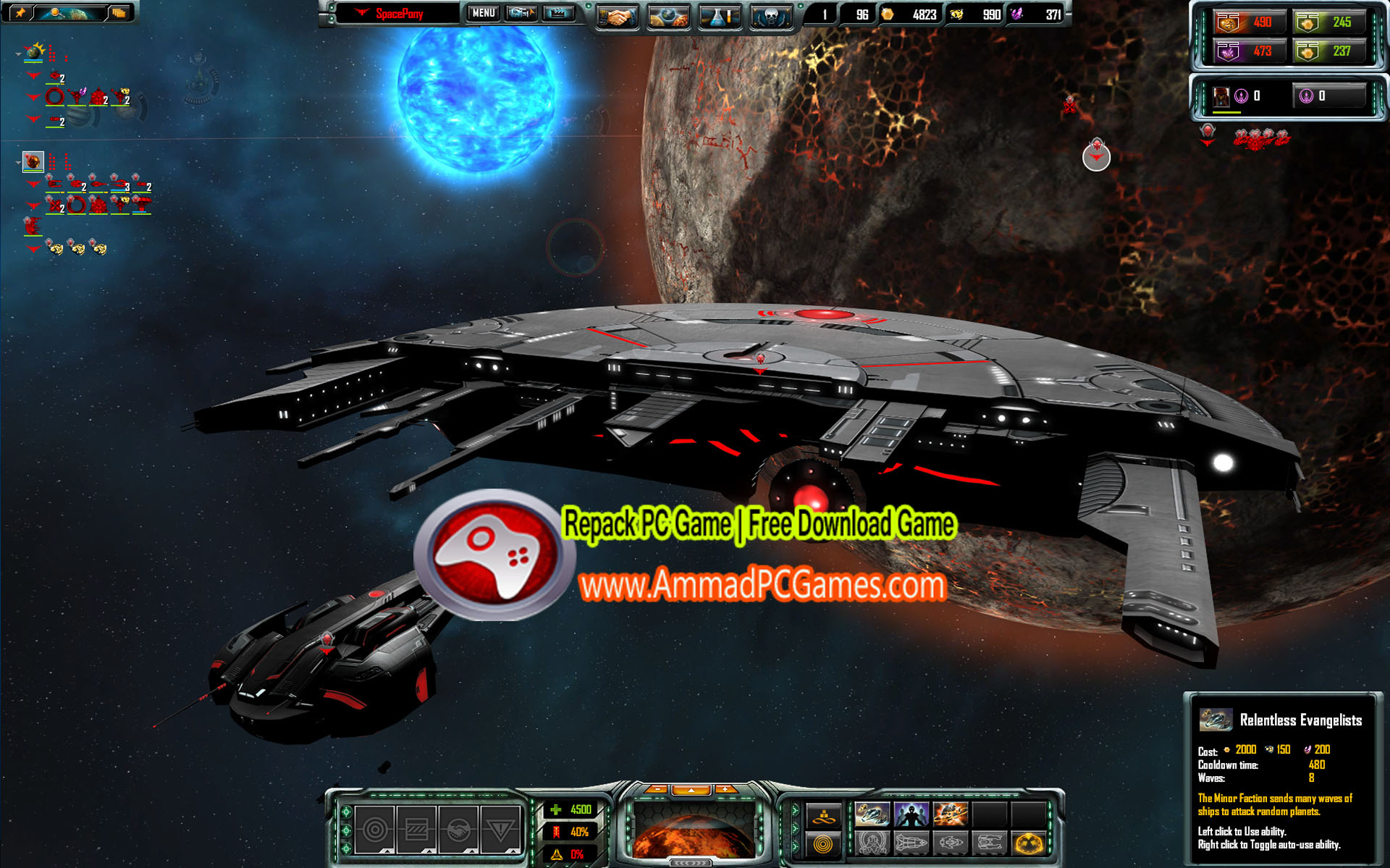Expand the top fleet group in left sidebar
Image resolution: width=1390 pixels, height=868 pixels.
pos(17,54)
